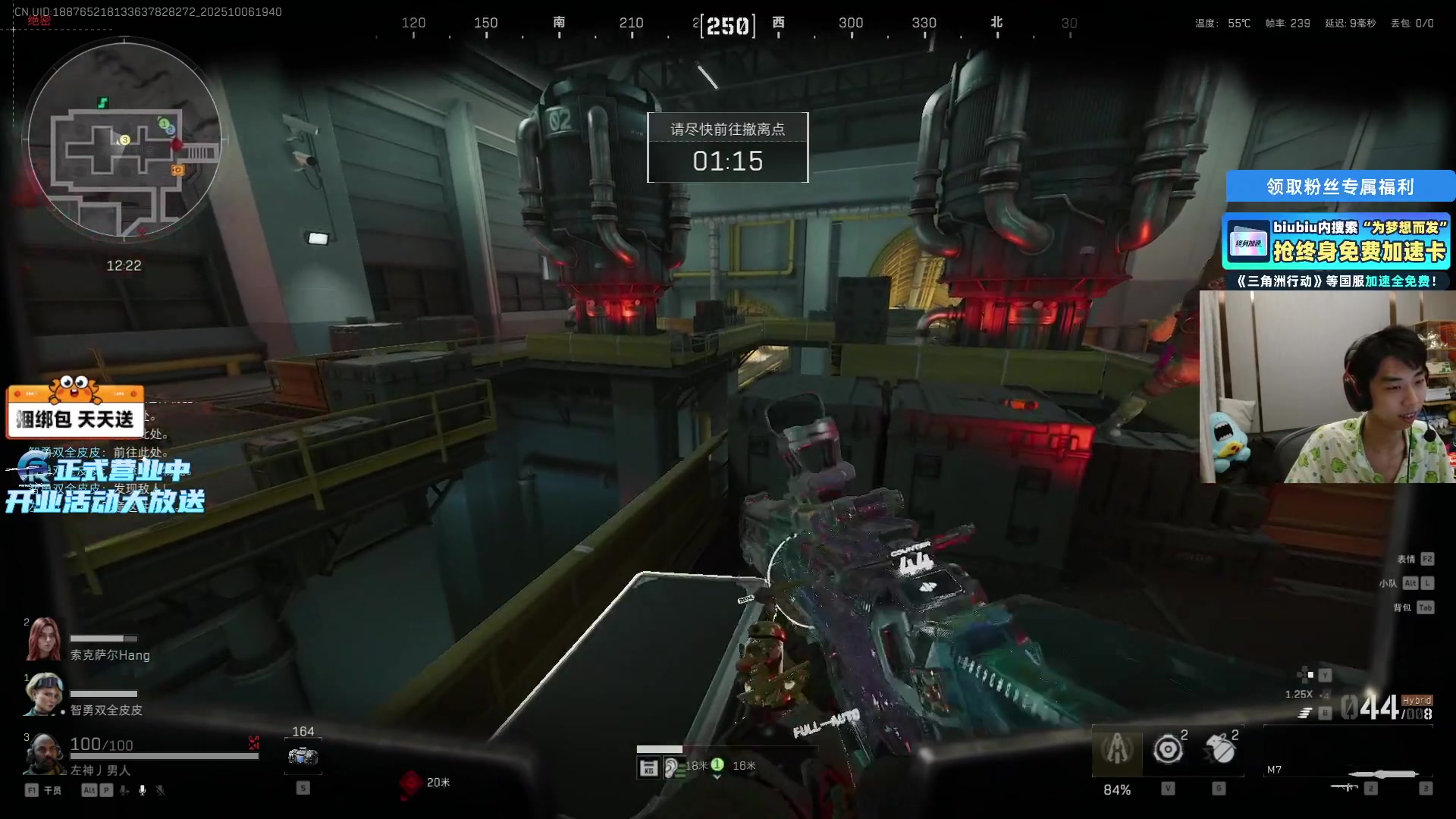The height and width of the screenshot is (819, 1456).
Task: Click the carry weight KG icon
Action: 648,768
